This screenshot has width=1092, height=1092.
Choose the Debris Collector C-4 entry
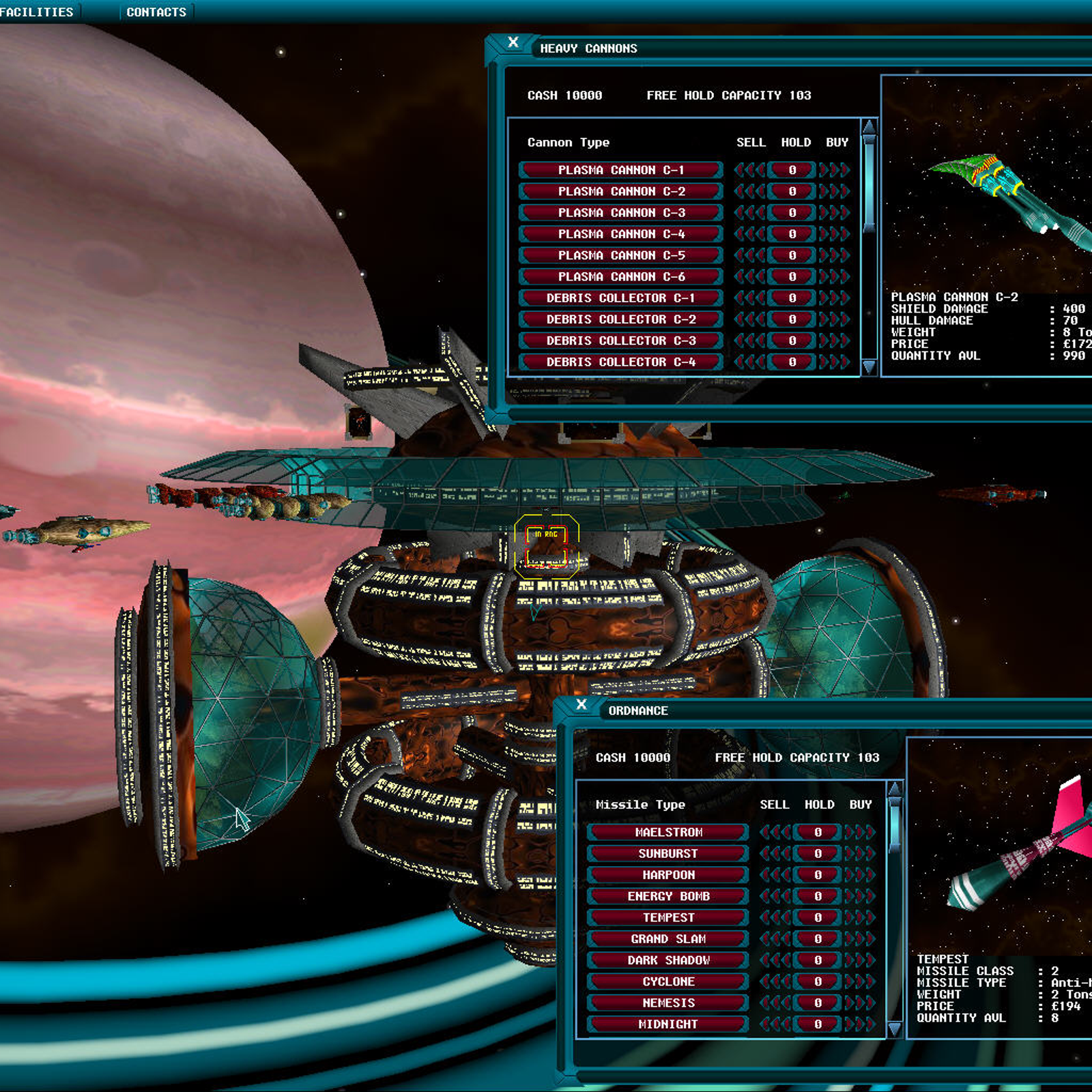pos(620,362)
